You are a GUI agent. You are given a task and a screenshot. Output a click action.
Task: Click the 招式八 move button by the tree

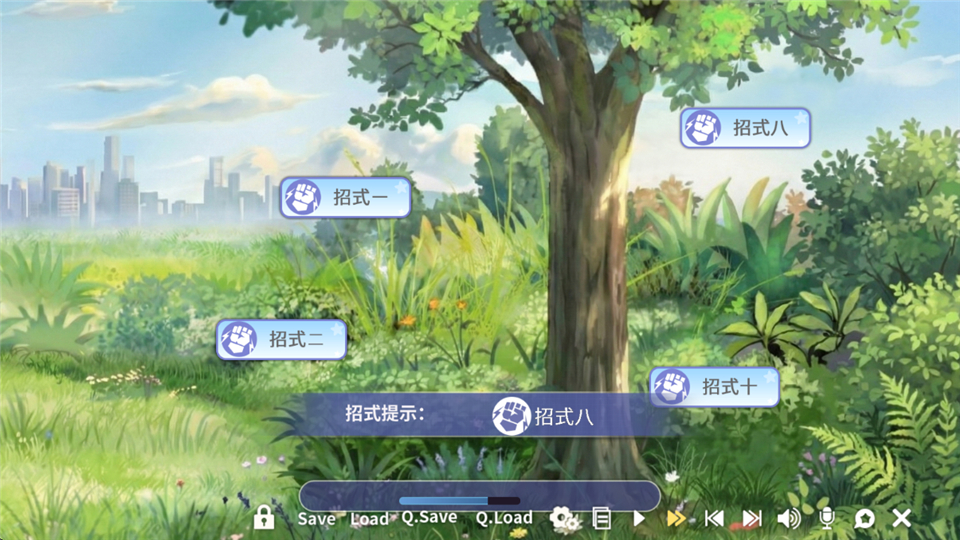pyautogui.click(x=745, y=128)
